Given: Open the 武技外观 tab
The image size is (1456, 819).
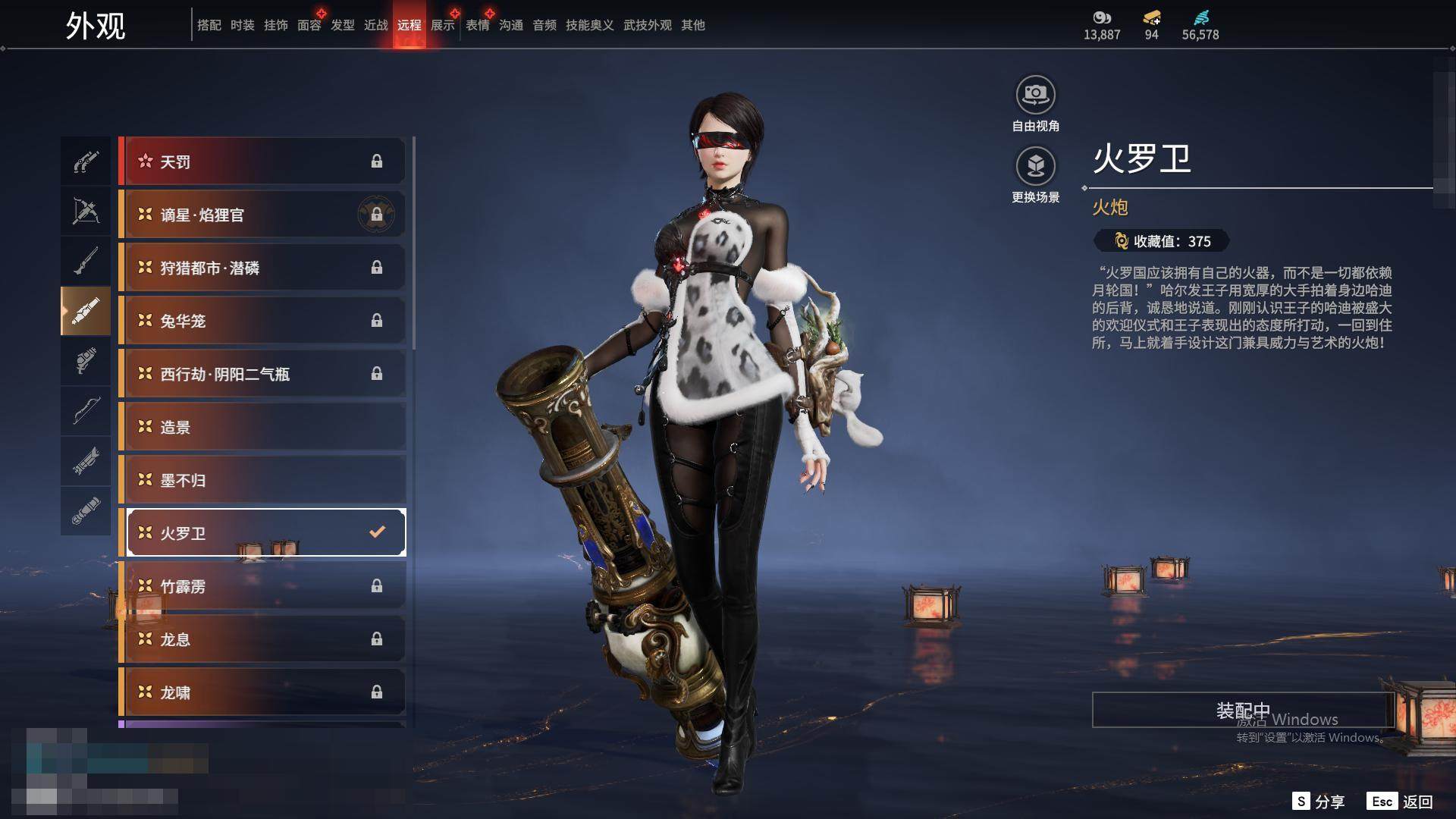Looking at the screenshot, I should coord(648,25).
